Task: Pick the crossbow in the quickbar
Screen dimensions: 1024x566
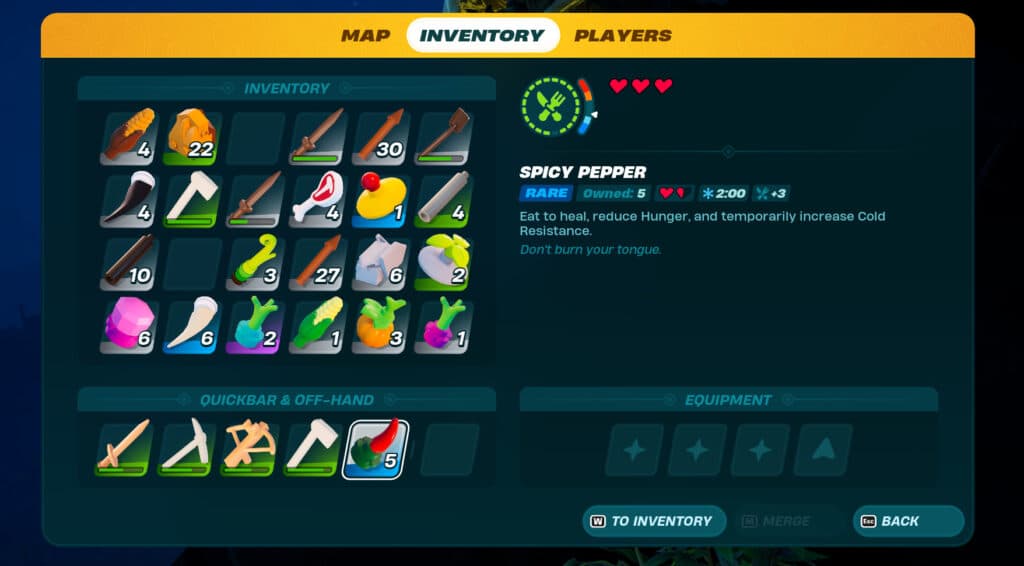Action: pyautogui.click(x=250, y=449)
